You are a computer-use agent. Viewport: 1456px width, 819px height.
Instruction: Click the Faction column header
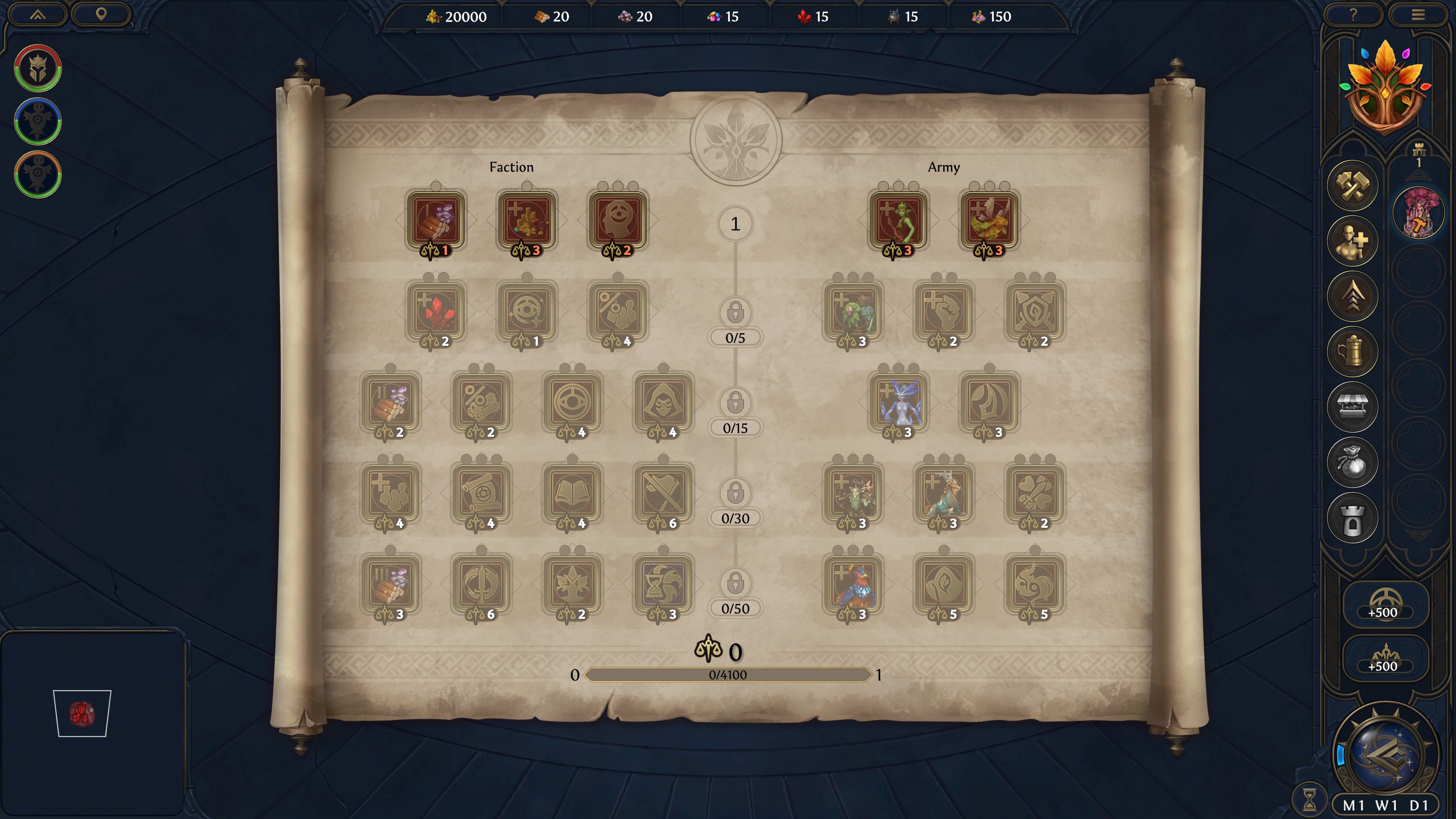pos(511,167)
